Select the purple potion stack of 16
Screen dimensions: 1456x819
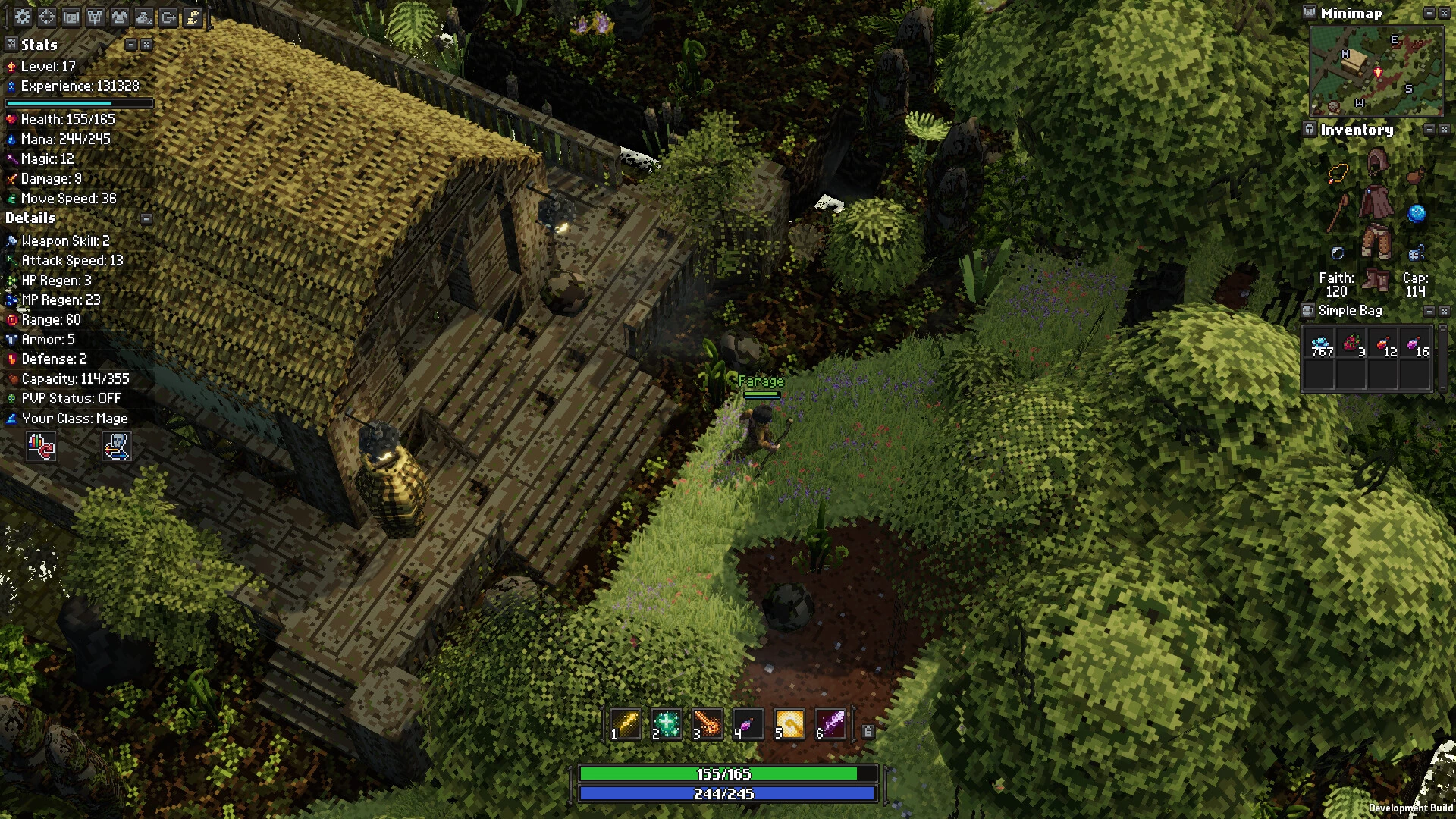click(x=1416, y=345)
